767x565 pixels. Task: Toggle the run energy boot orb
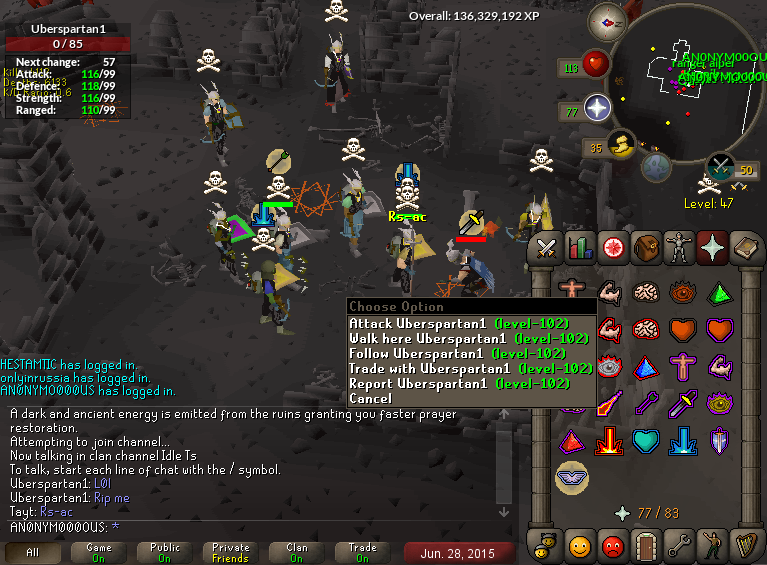click(x=622, y=147)
